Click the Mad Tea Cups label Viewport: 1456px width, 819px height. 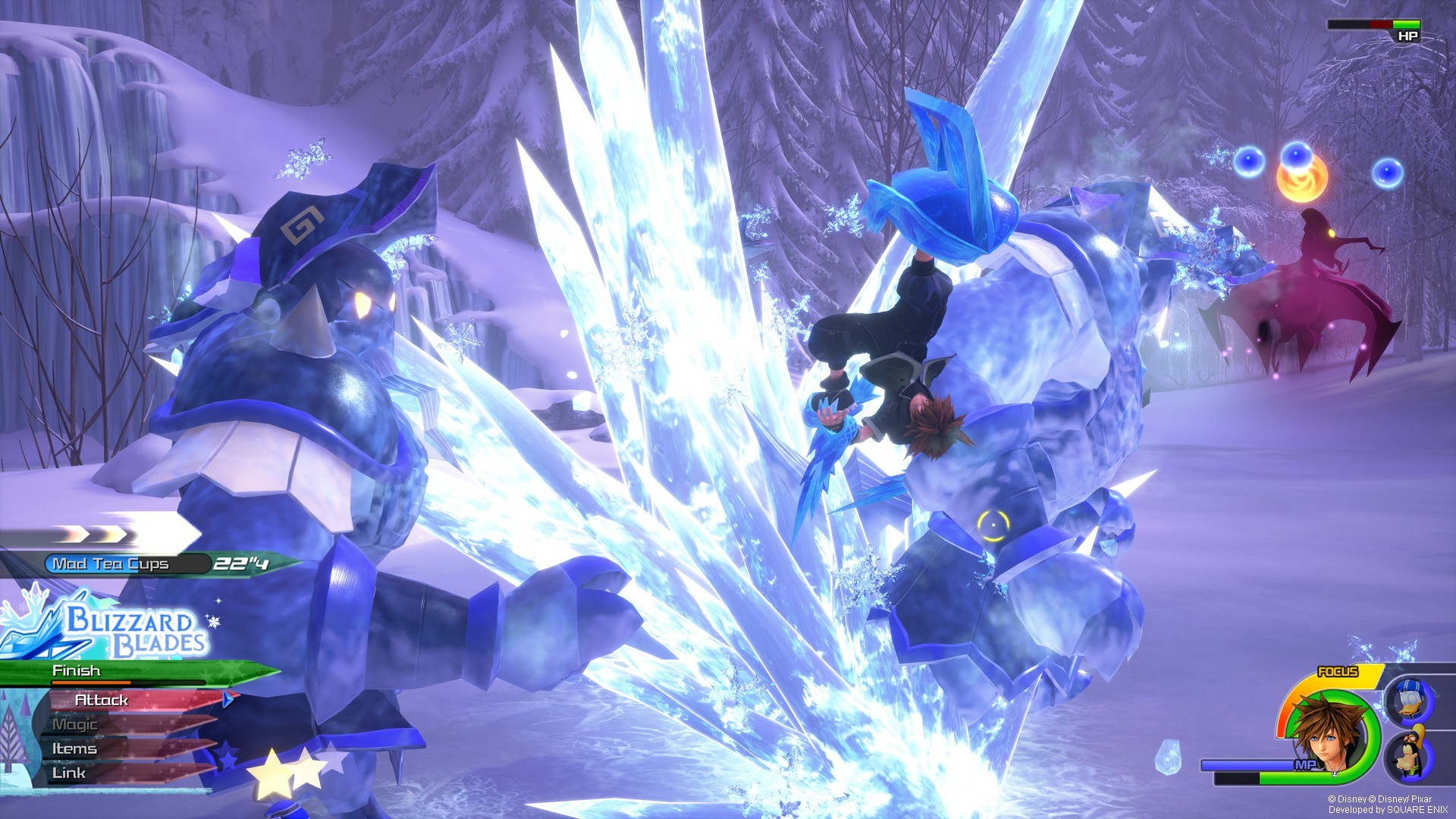pyautogui.click(x=109, y=563)
